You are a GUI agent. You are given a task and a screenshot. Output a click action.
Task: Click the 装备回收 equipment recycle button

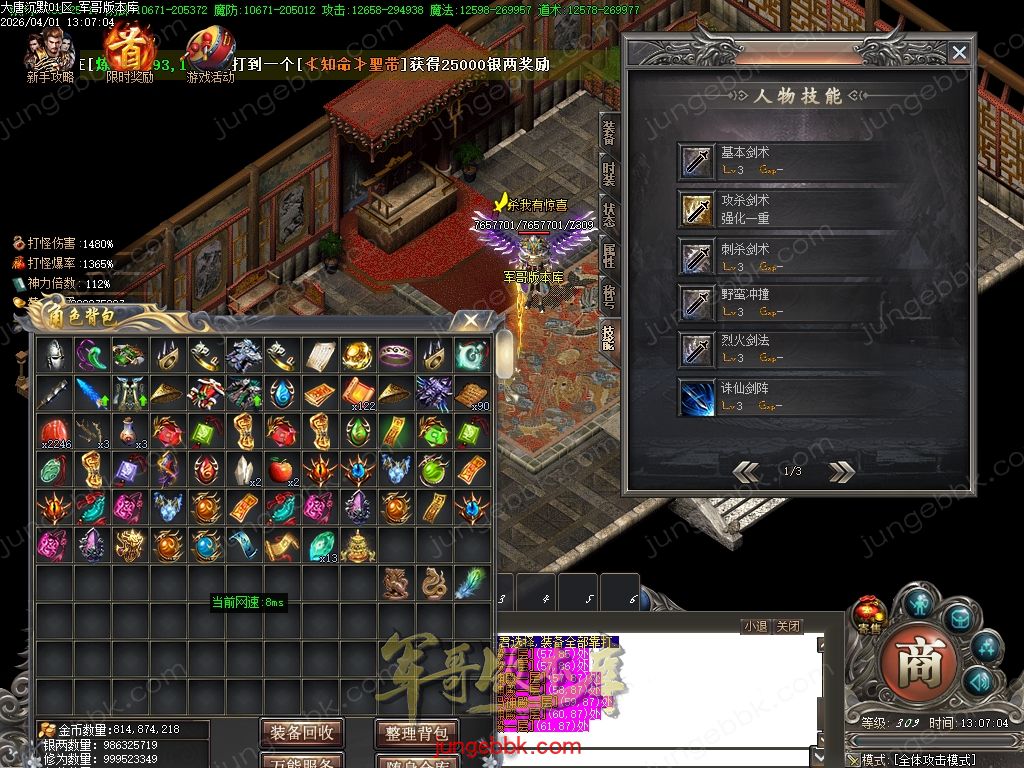pyautogui.click(x=302, y=733)
